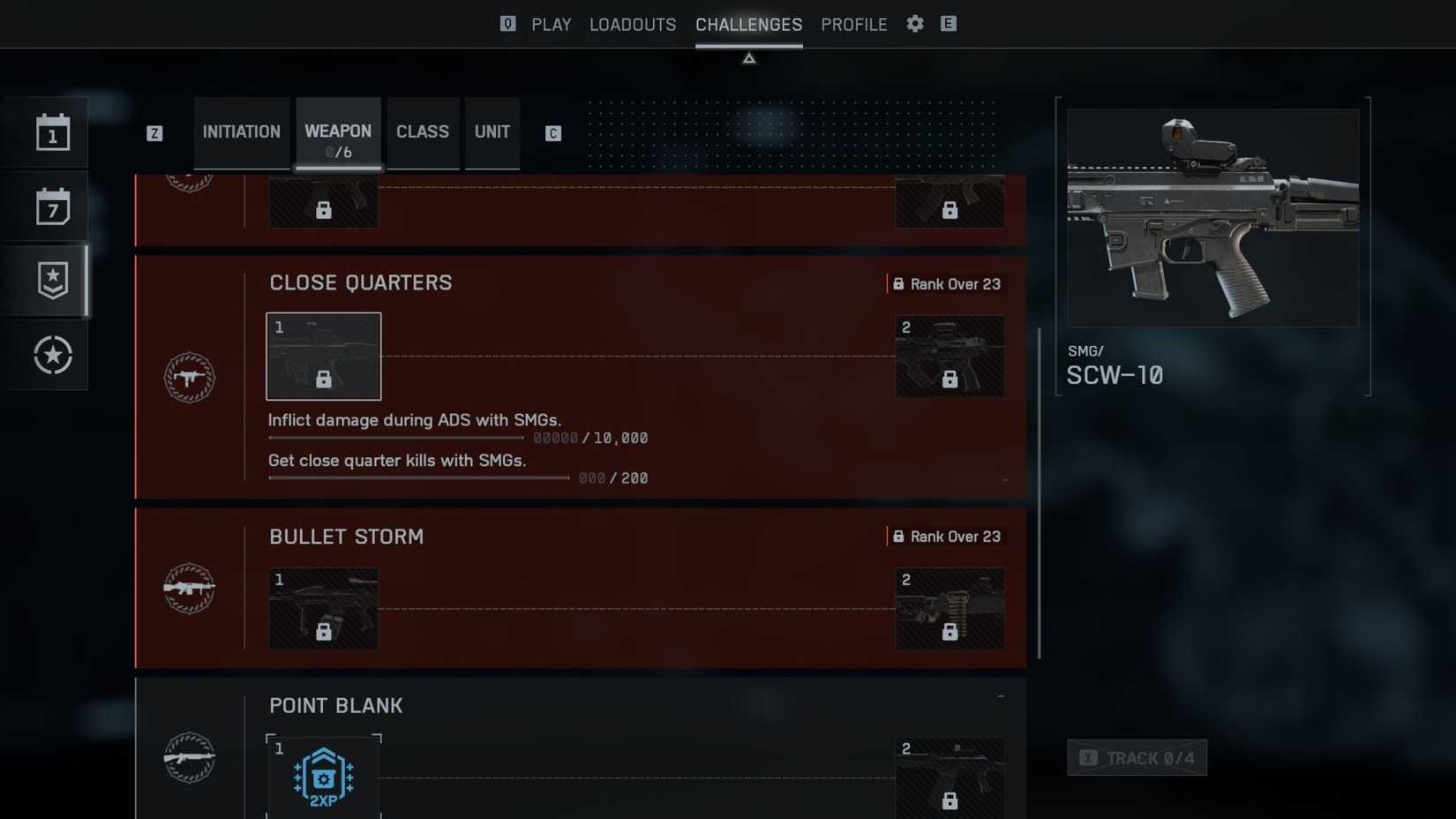Click the circled star sidebar icon
Image resolution: width=1456 pixels, height=819 pixels.
51,355
